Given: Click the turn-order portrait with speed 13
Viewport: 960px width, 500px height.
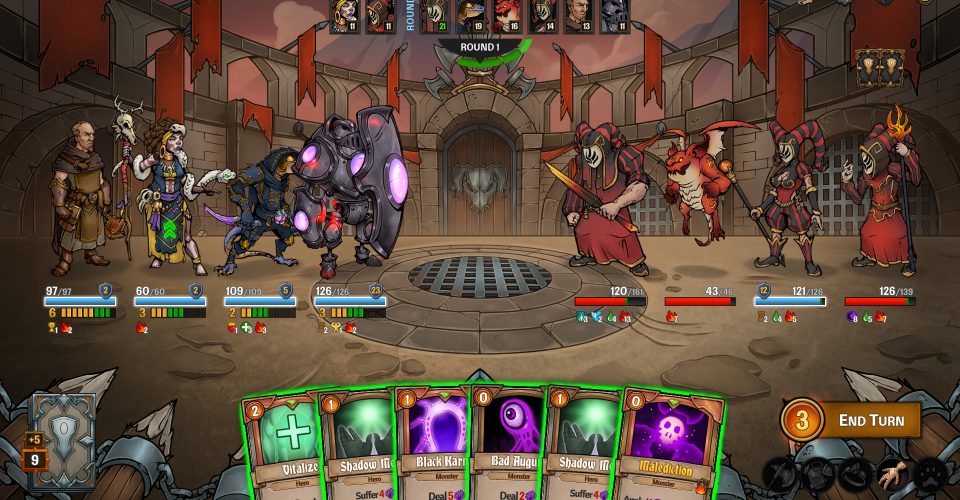Looking at the screenshot, I should [577, 16].
